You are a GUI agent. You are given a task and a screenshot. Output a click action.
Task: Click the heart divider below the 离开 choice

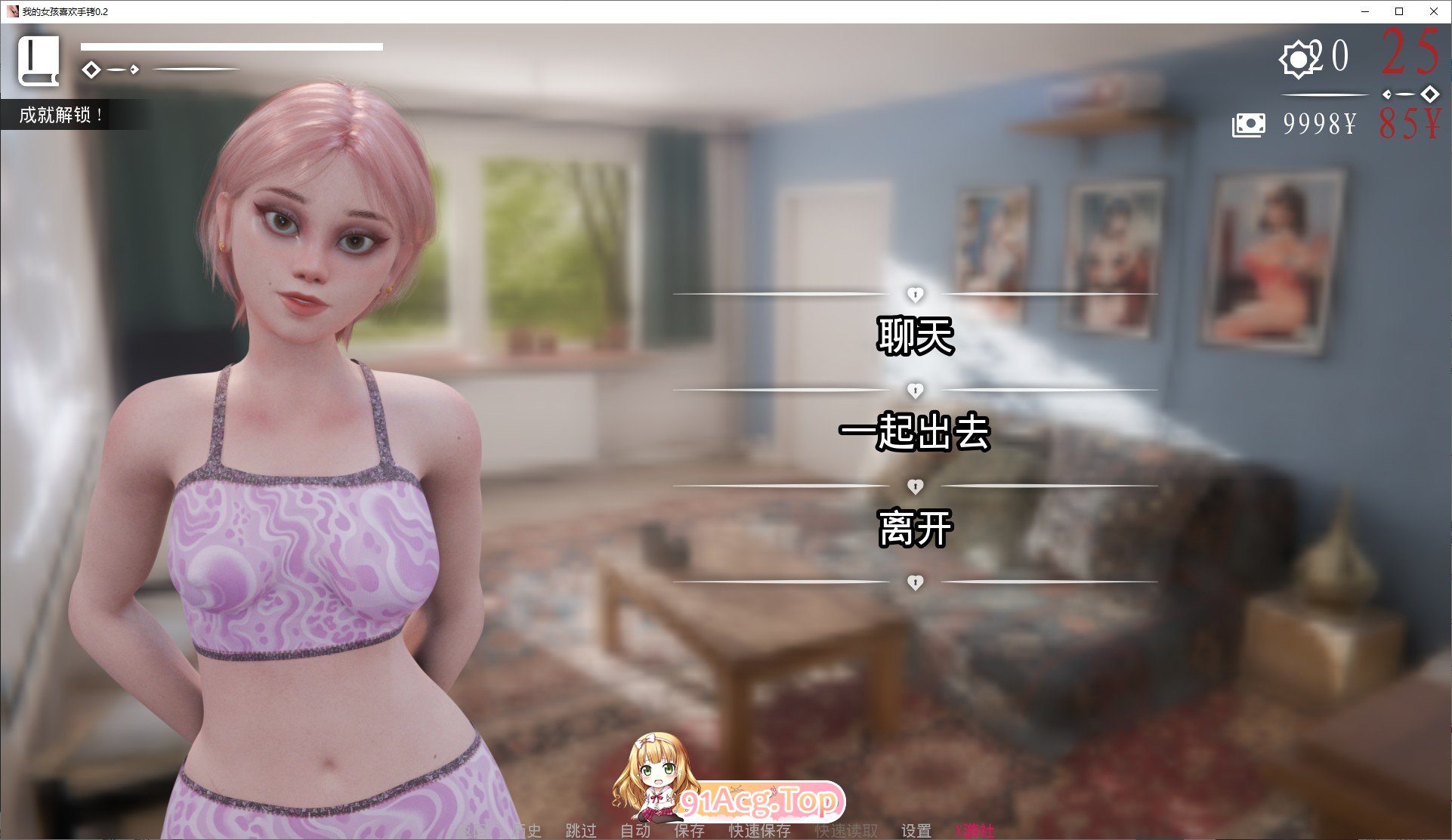pyautogui.click(x=917, y=582)
